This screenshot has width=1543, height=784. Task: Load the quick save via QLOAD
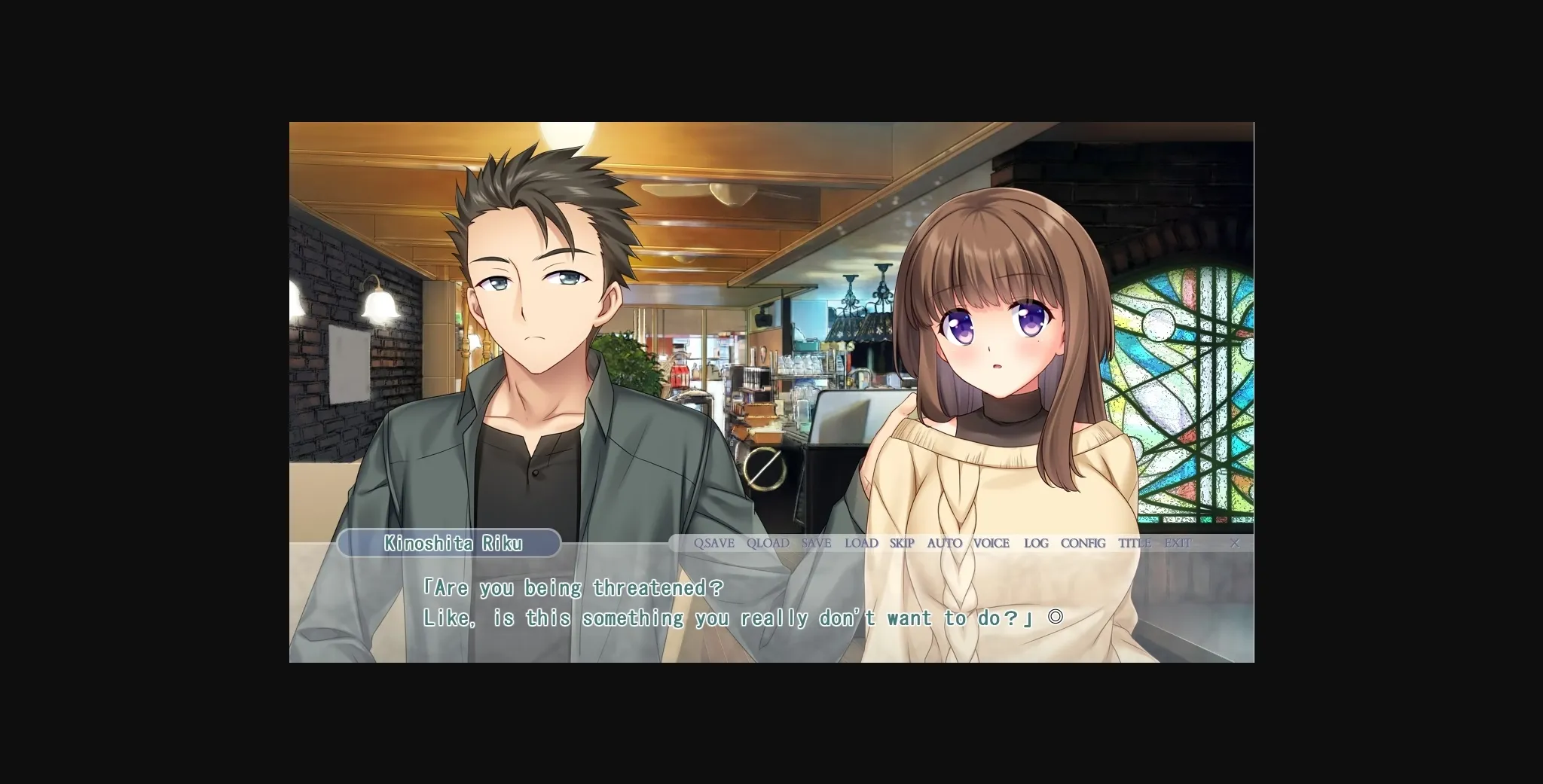pyautogui.click(x=767, y=543)
